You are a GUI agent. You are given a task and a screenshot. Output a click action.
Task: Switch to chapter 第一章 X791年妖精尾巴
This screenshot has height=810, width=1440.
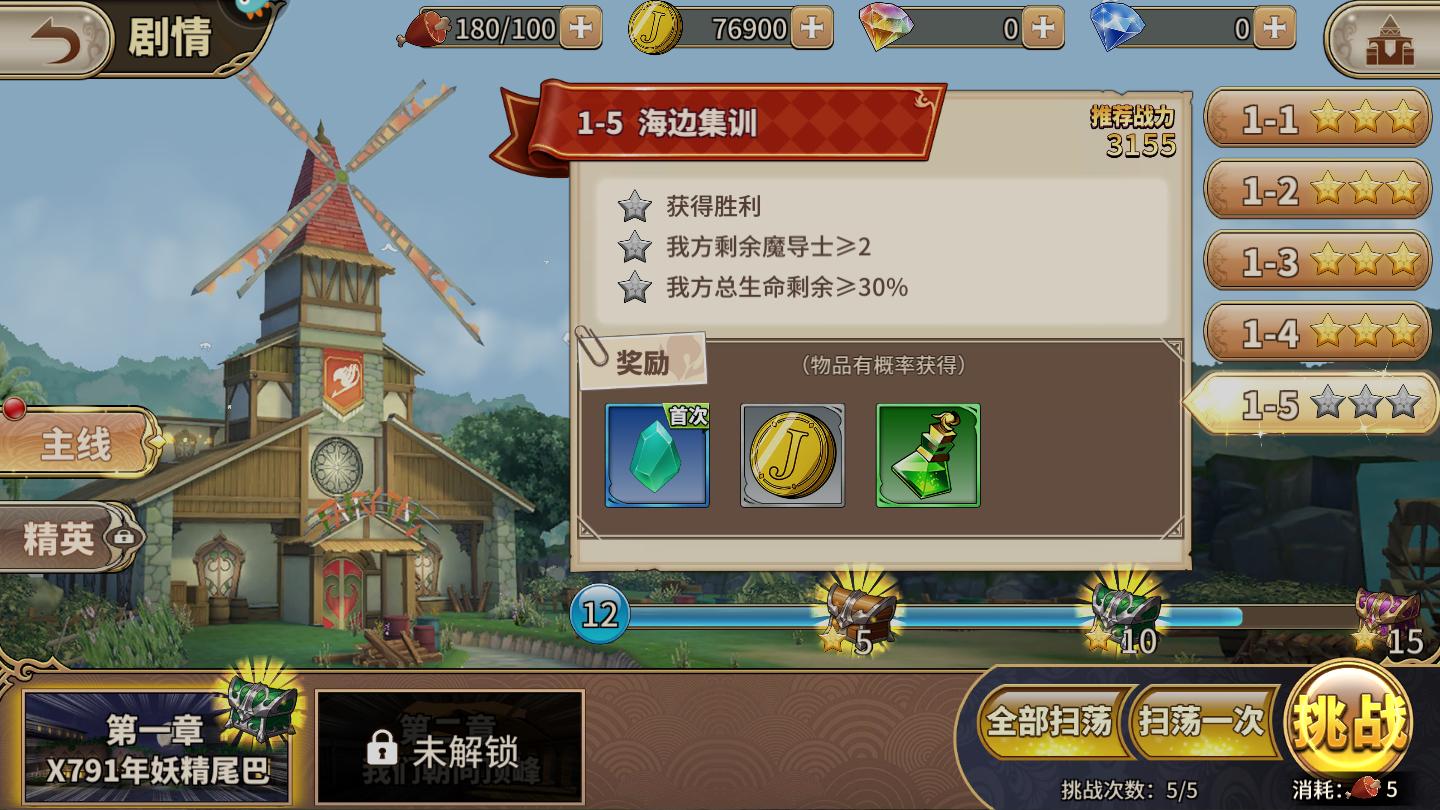(x=160, y=743)
